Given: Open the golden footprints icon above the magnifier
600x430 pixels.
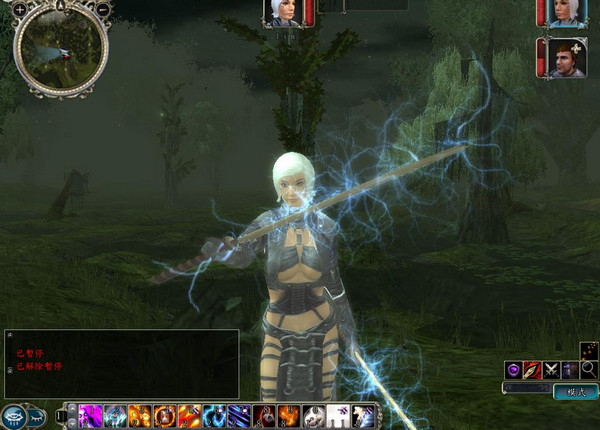Looking at the screenshot, I should [588, 351].
